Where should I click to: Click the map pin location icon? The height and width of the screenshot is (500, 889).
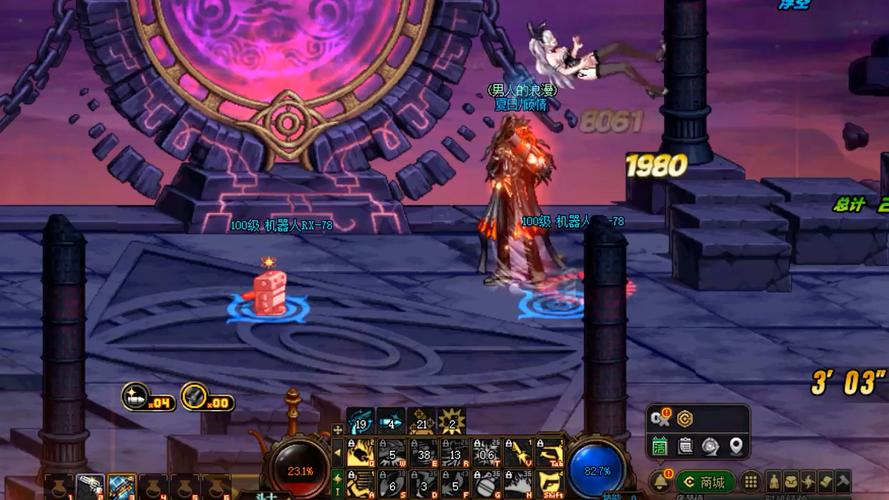pos(736,446)
